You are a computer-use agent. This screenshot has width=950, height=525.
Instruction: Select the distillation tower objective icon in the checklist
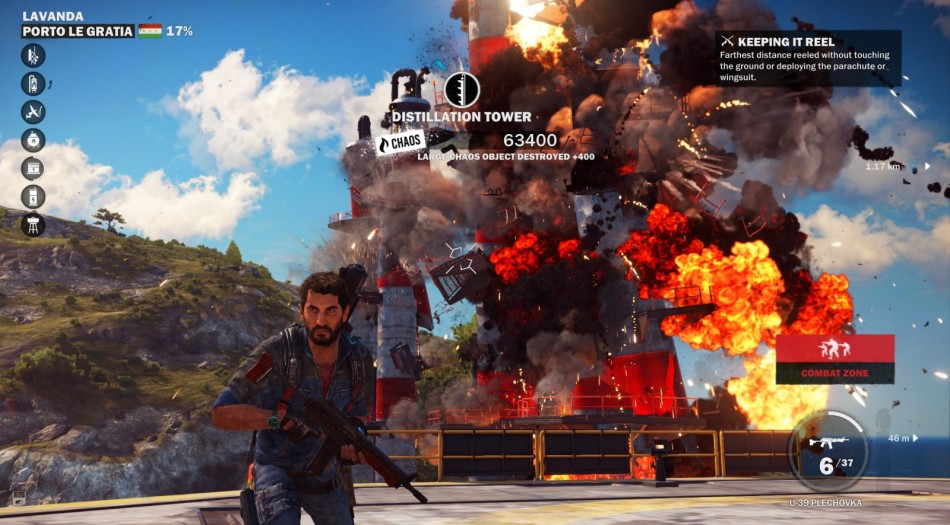(33, 56)
